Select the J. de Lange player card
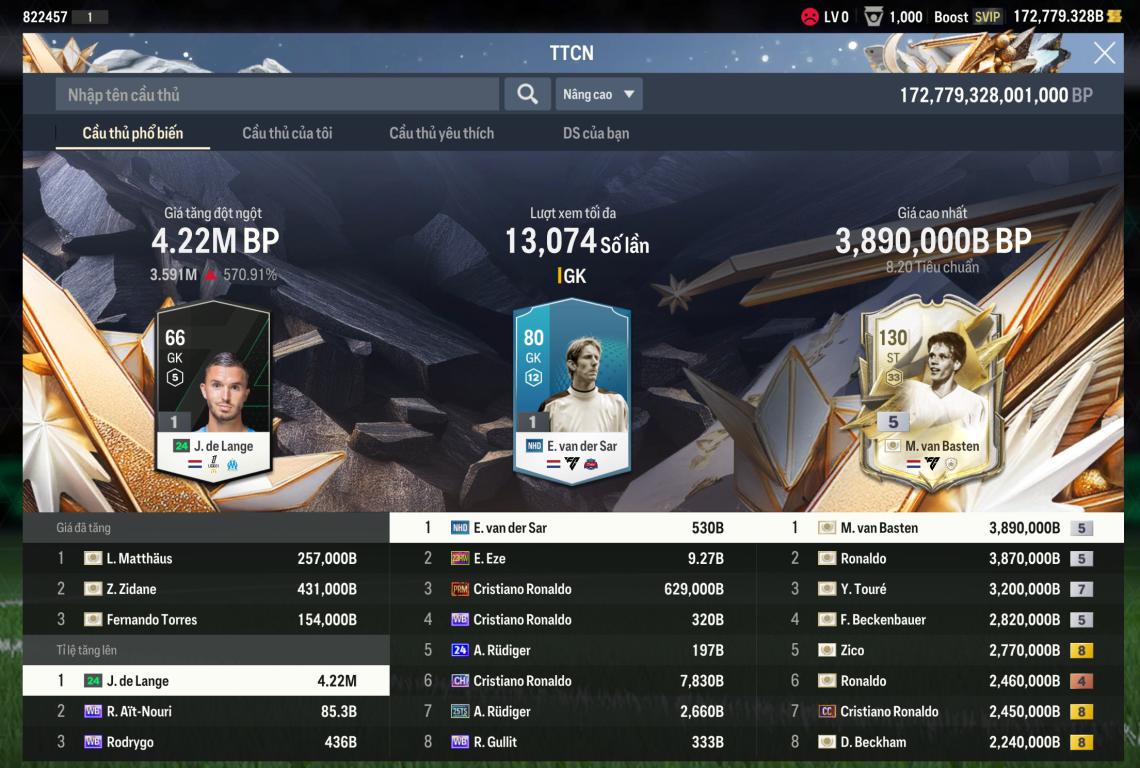Image resolution: width=1140 pixels, height=768 pixels. pyautogui.click(x=213, y=390)
